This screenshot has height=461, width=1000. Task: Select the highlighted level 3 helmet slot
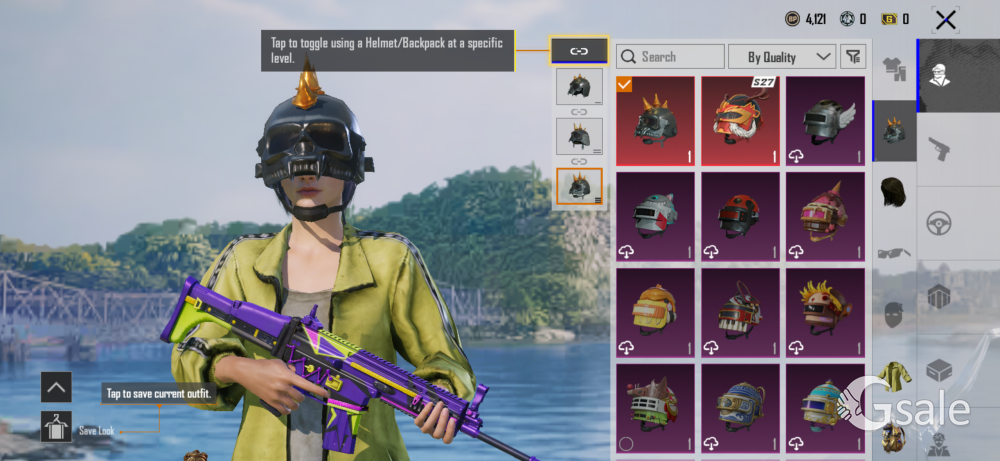[x=579, y=185]
